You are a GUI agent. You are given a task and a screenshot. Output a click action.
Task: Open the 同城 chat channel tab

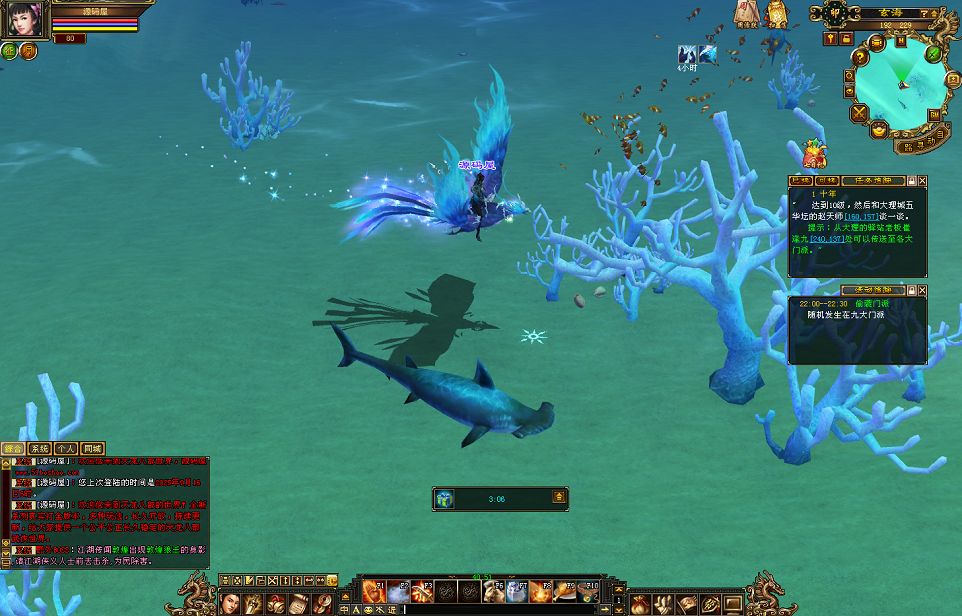pyautogui.click(x=93, y=449)
